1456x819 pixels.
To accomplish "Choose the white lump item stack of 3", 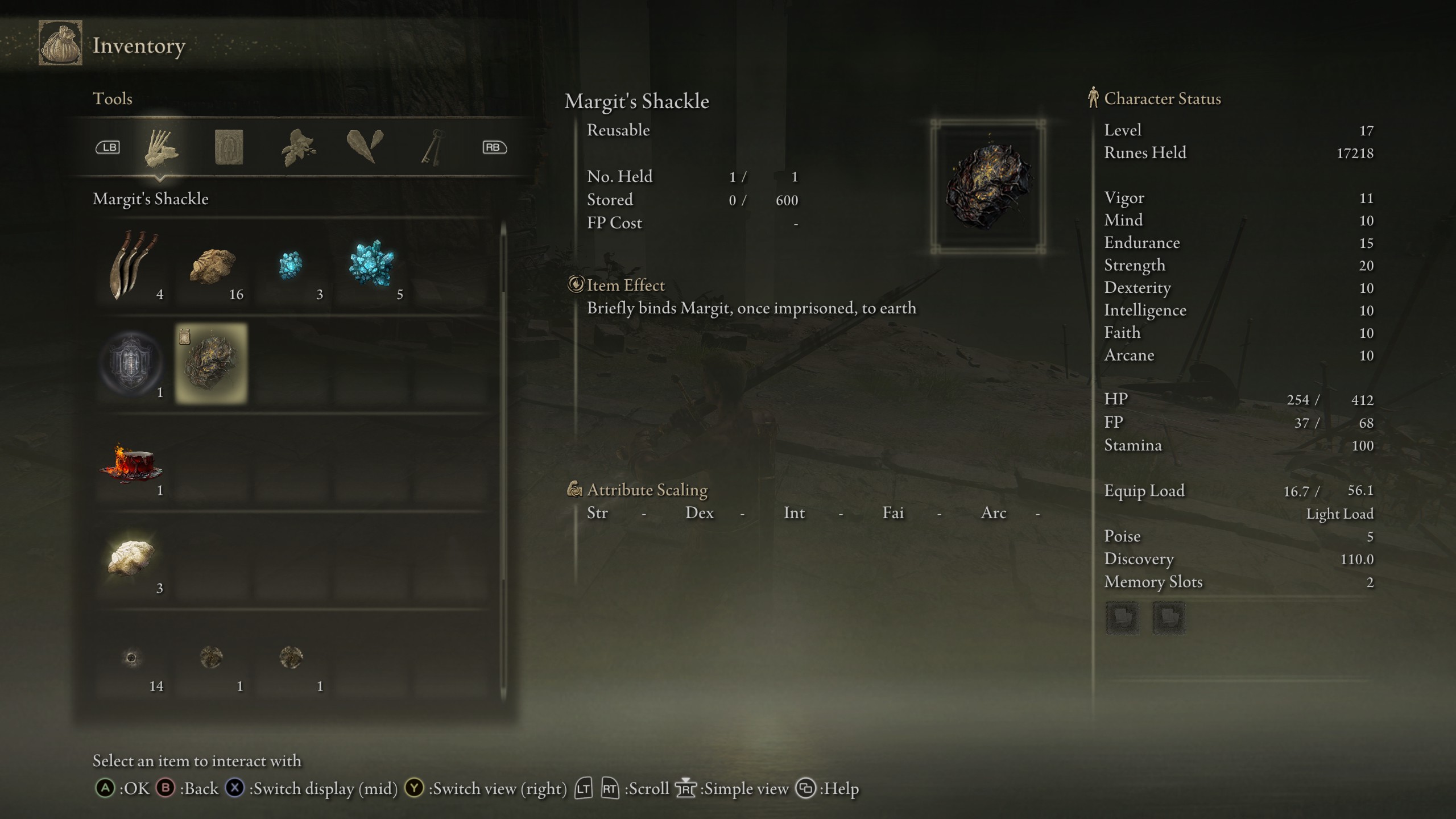I will click(x=132, y=559).
